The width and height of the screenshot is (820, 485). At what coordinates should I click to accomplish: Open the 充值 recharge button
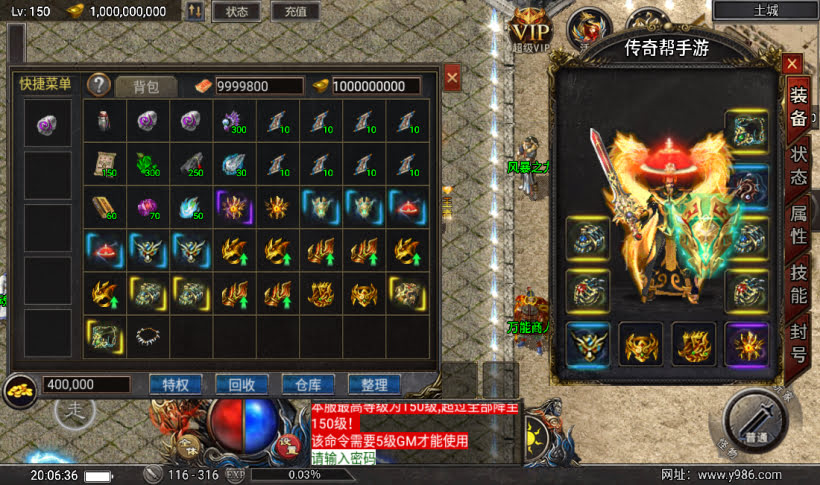295,12
